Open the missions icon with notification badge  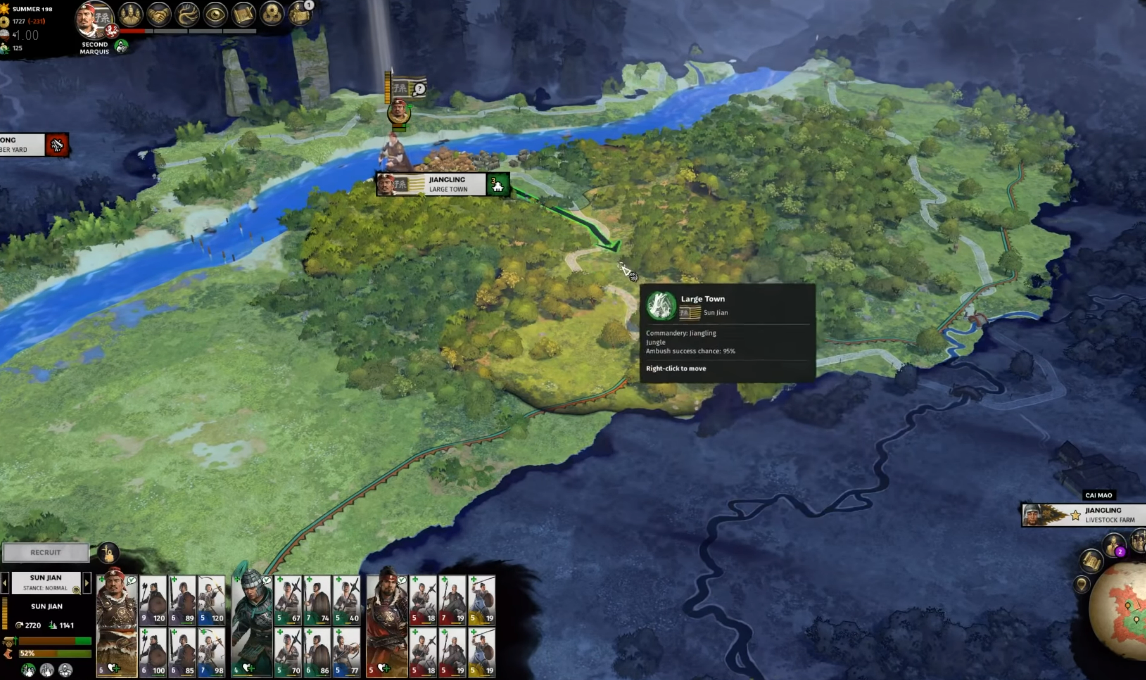coord(300,13)
